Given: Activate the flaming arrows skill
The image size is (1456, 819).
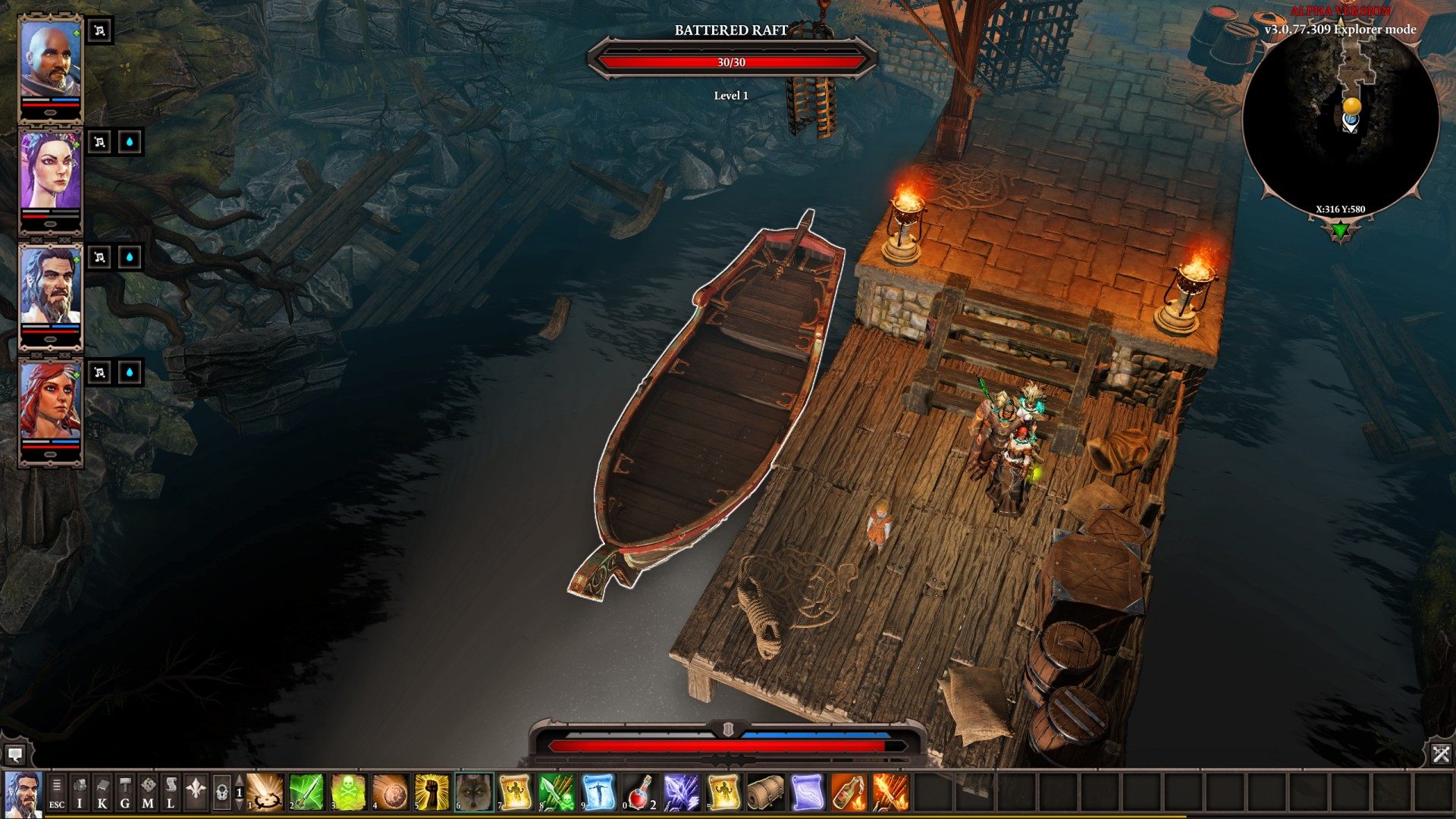Looking at the screenshot, I should 890,792.
